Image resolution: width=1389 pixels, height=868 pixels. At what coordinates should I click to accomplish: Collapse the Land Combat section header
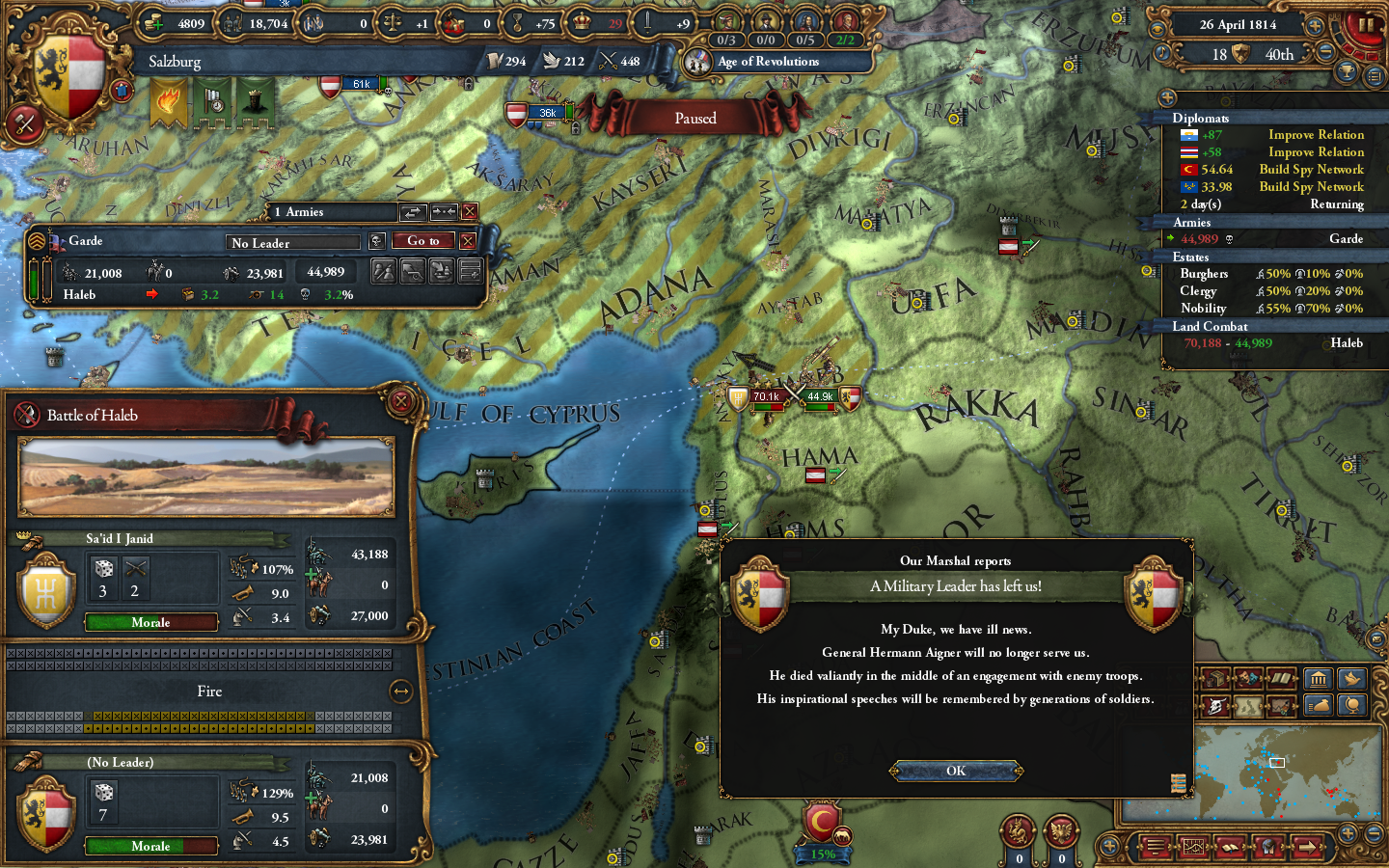tap(1210, 327)
